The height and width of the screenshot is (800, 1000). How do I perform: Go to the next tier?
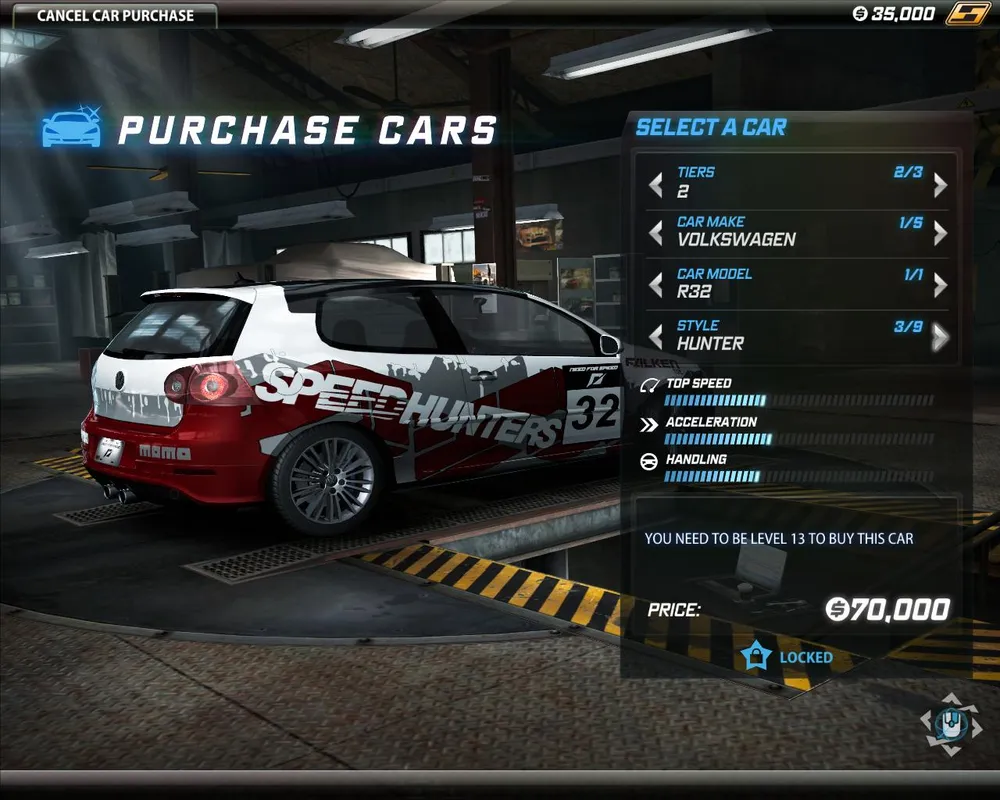click(940, 184)
